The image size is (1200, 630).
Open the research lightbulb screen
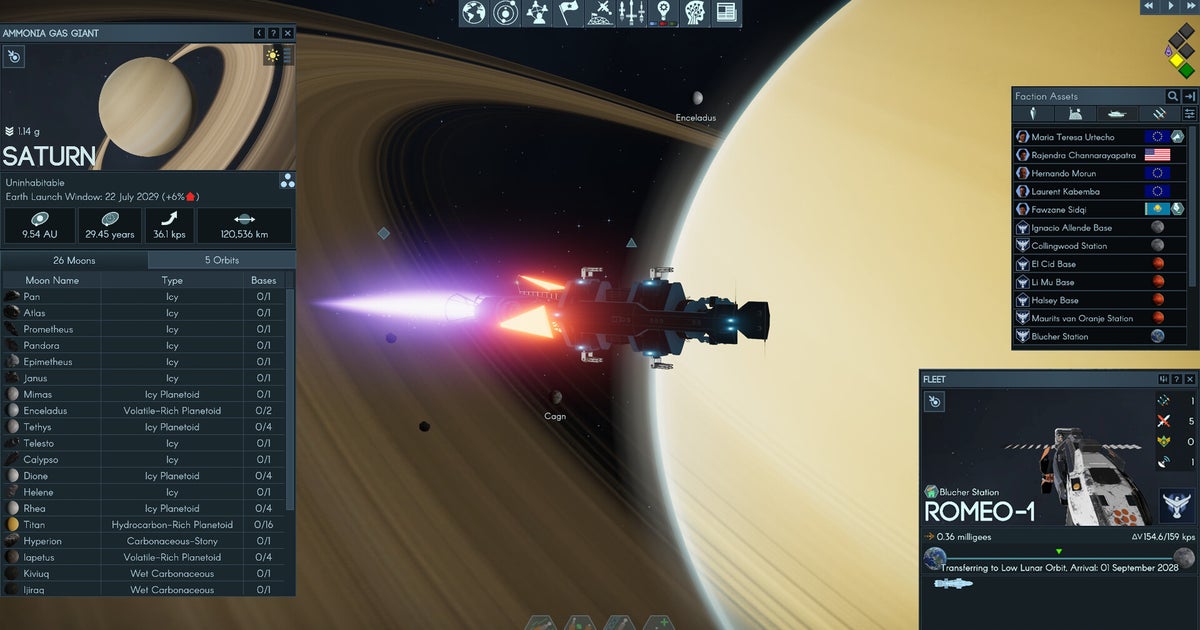[x=662, y=12]
